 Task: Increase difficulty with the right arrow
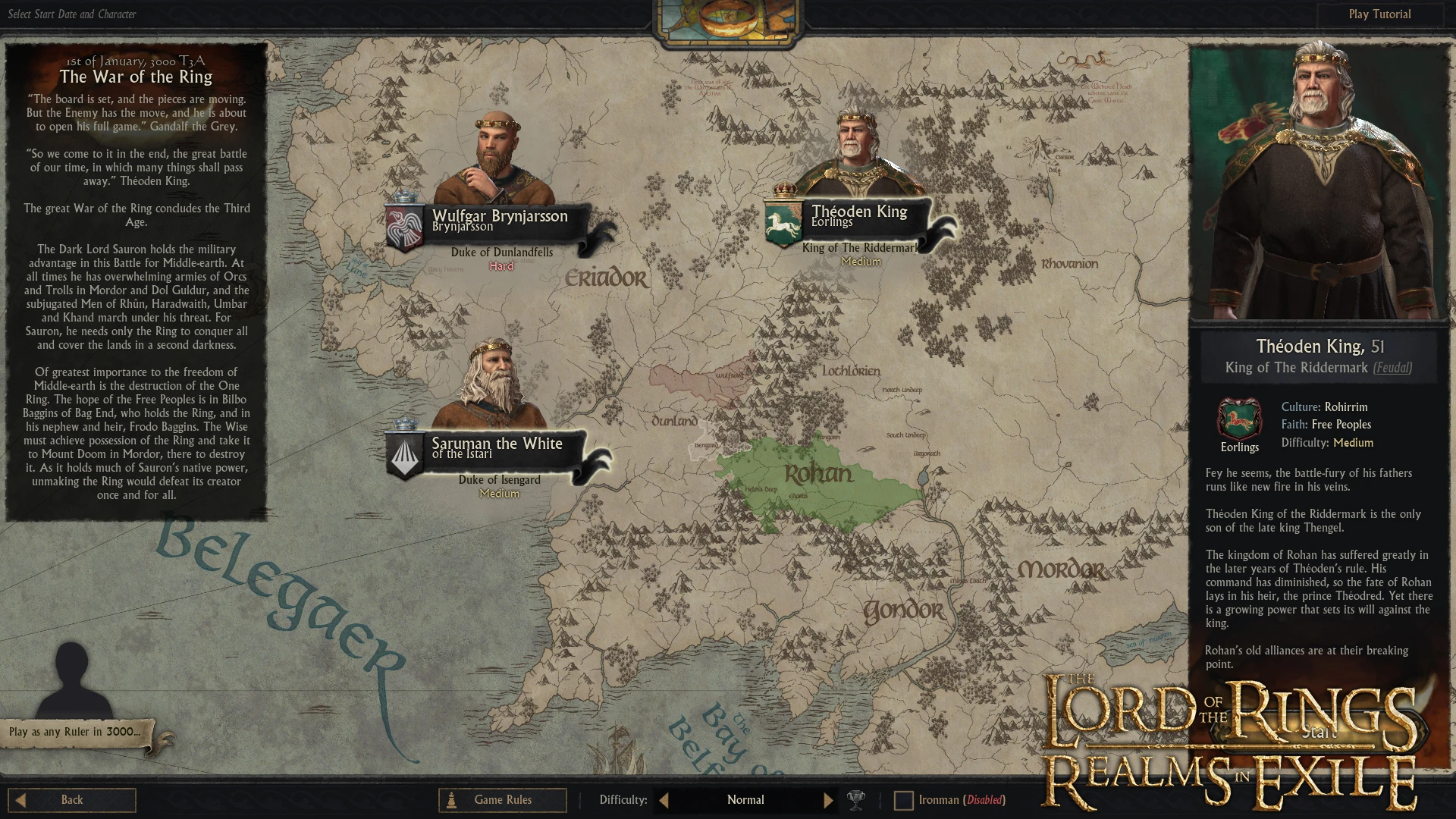[828, 799]
